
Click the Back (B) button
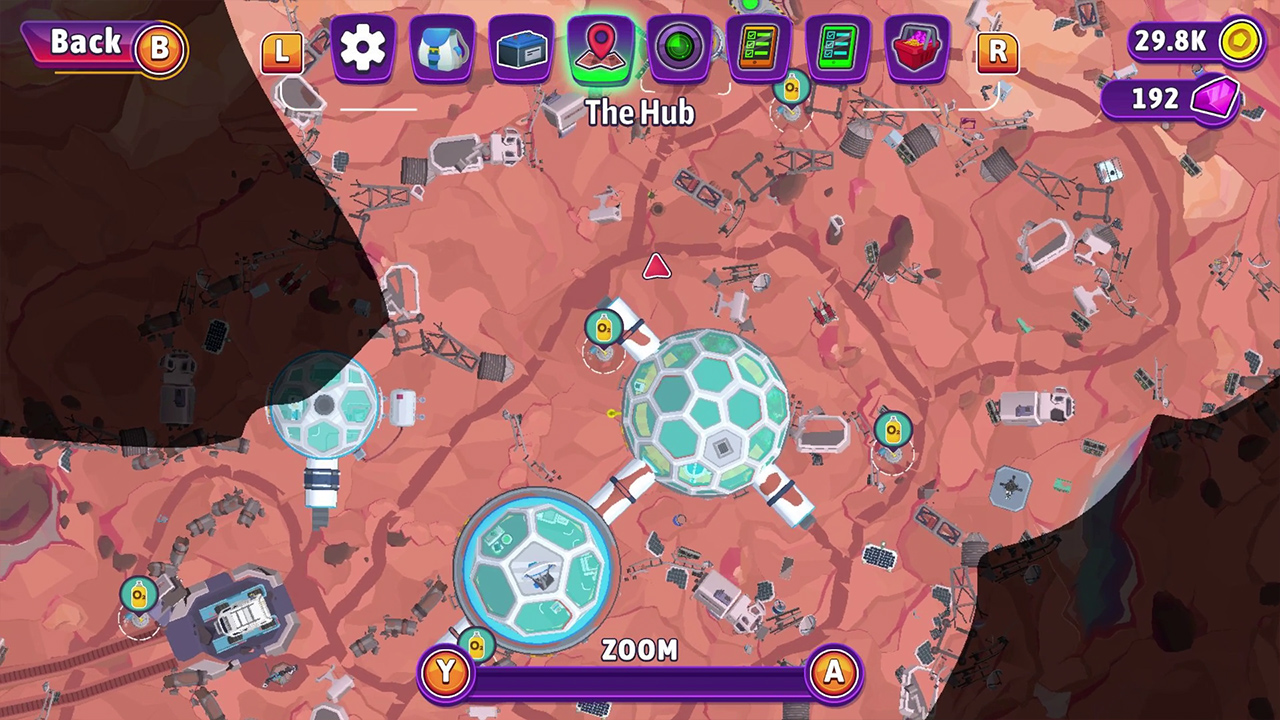point(100,44)
